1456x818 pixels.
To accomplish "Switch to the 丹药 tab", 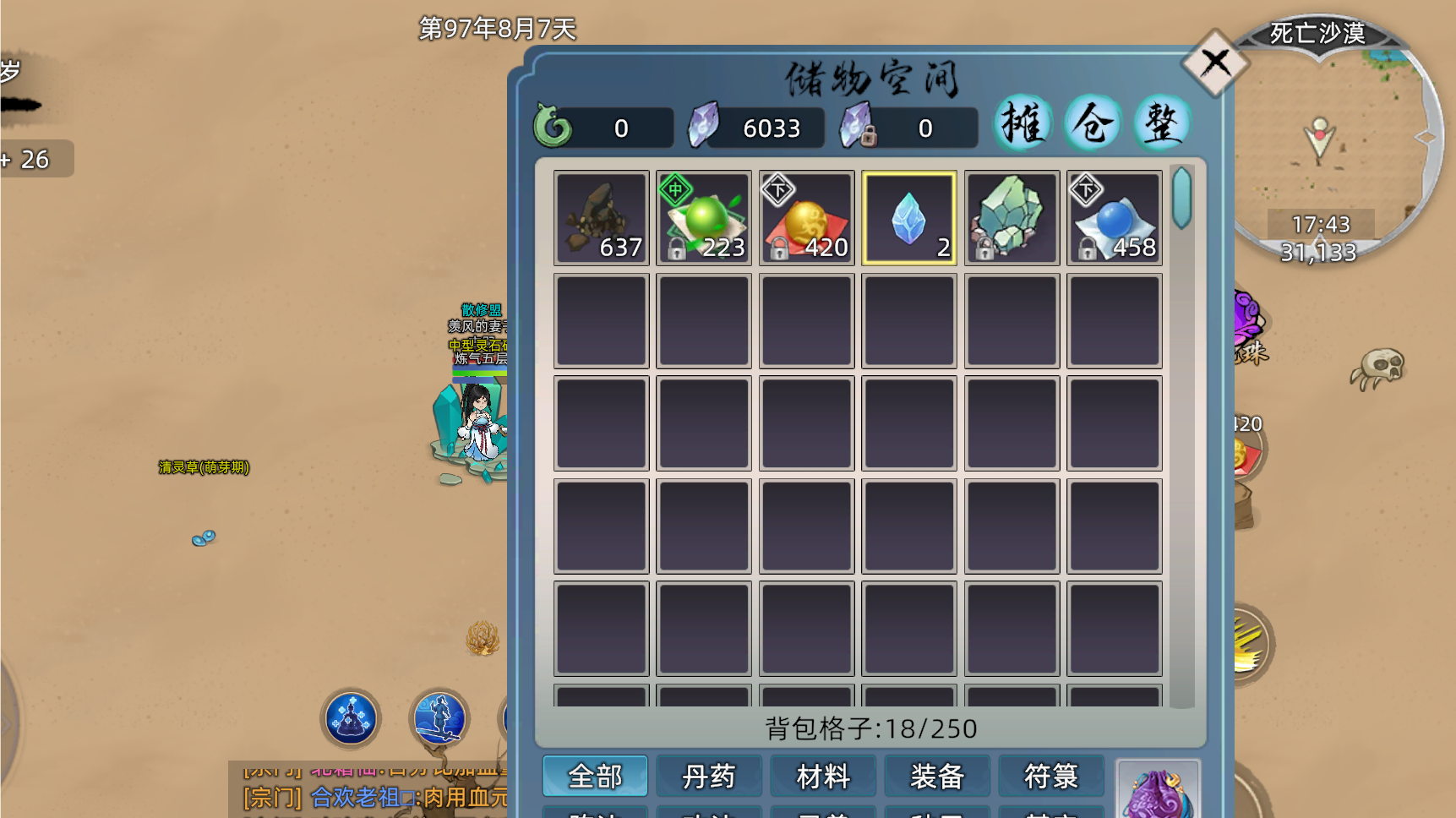I will pos(709,775).
